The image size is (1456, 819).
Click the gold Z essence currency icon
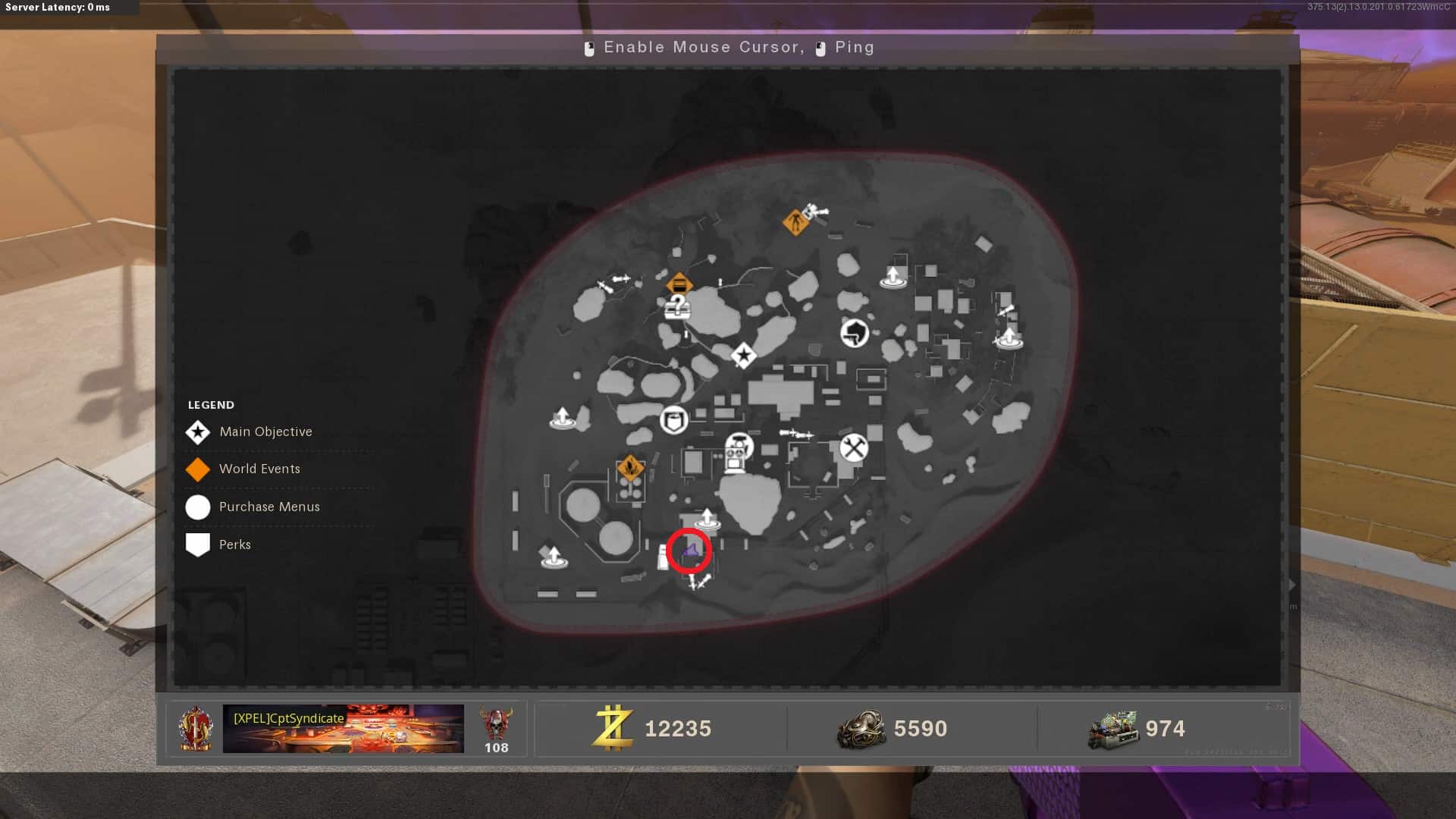[613, 728]
